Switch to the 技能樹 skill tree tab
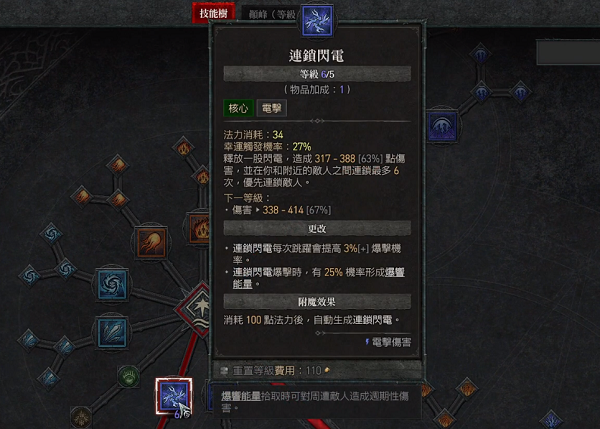The height and width of the screenshot is (429, 600). click(x=212, y=13)
